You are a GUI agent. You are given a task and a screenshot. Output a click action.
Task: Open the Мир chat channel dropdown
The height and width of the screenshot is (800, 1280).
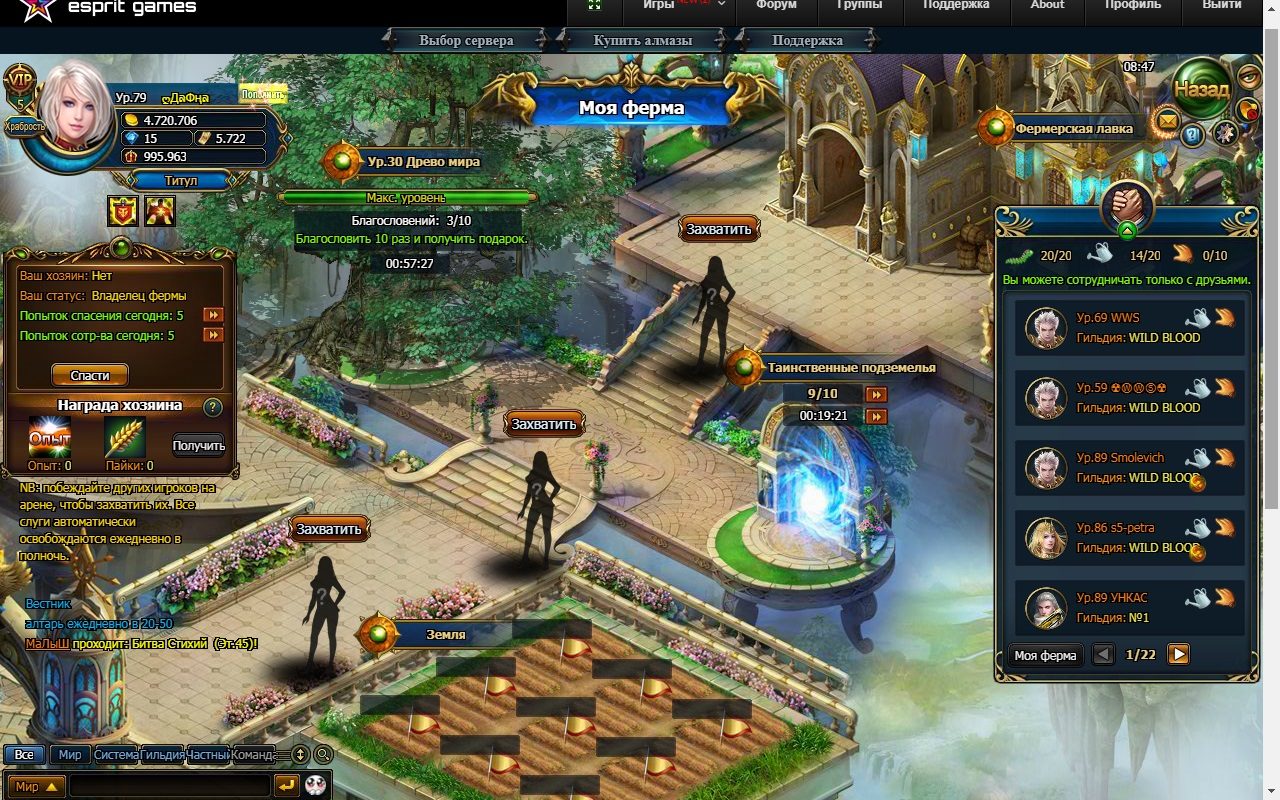pos(36,786)
